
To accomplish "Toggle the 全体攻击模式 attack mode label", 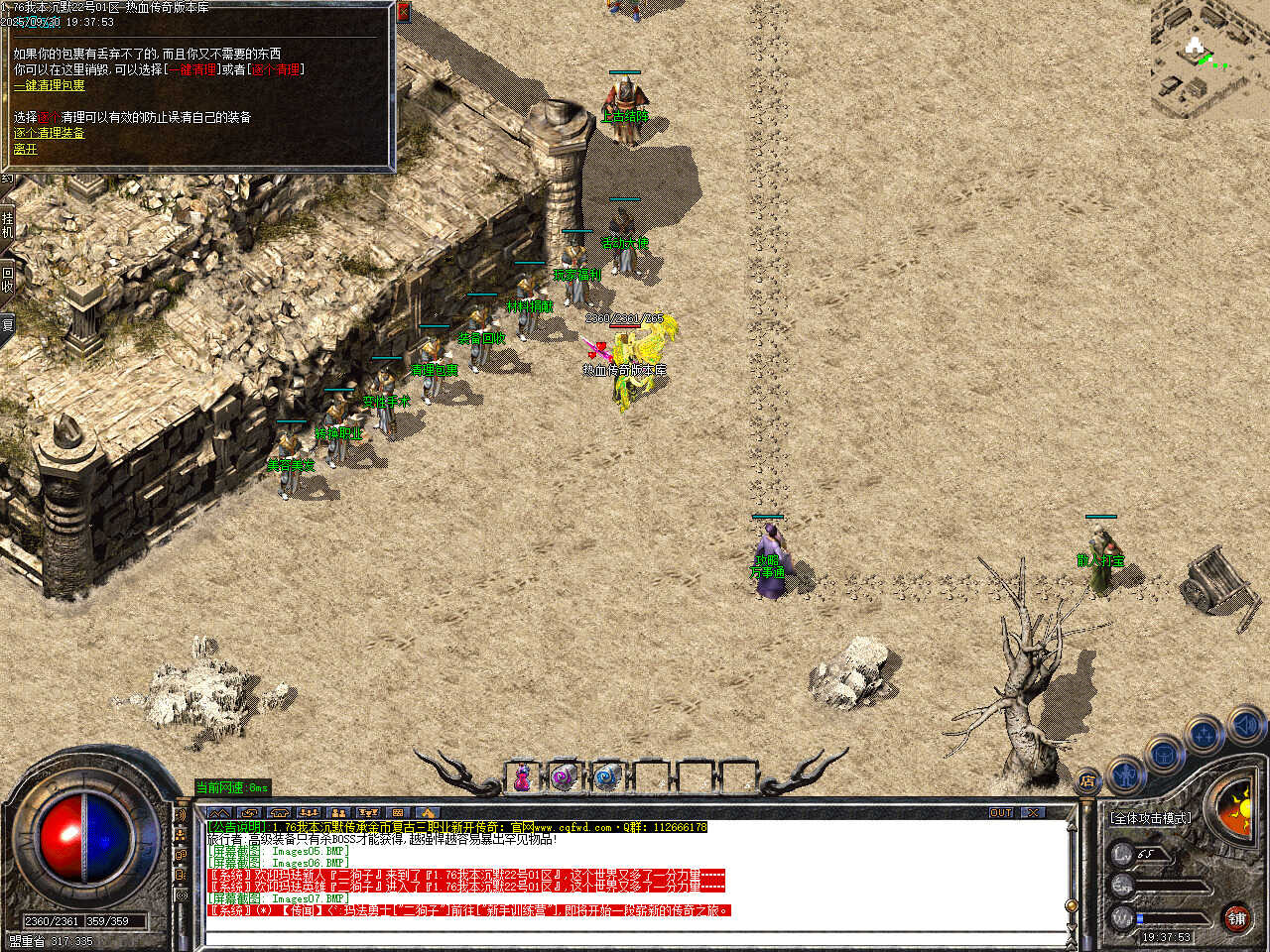I will pyautogui.click(x=1150, y=818).
